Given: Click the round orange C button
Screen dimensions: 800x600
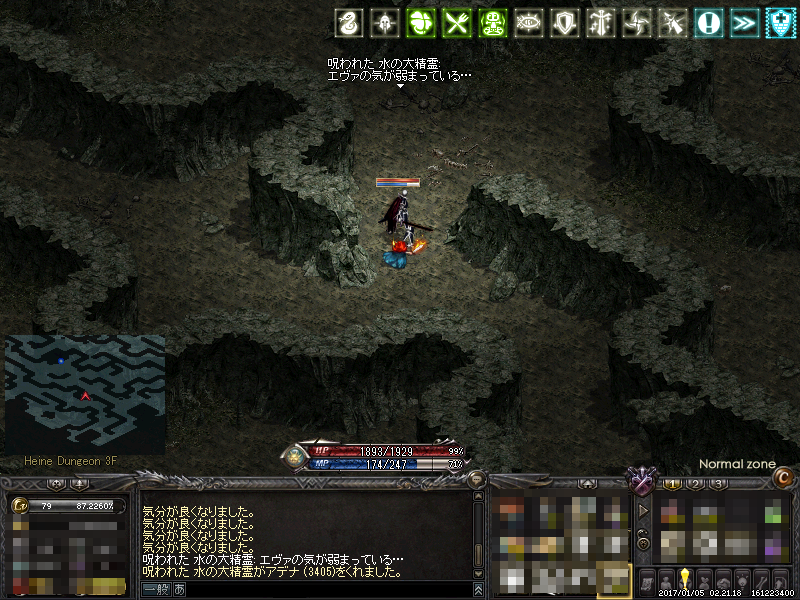Looking at the screenshot, I should pos(786,479).
